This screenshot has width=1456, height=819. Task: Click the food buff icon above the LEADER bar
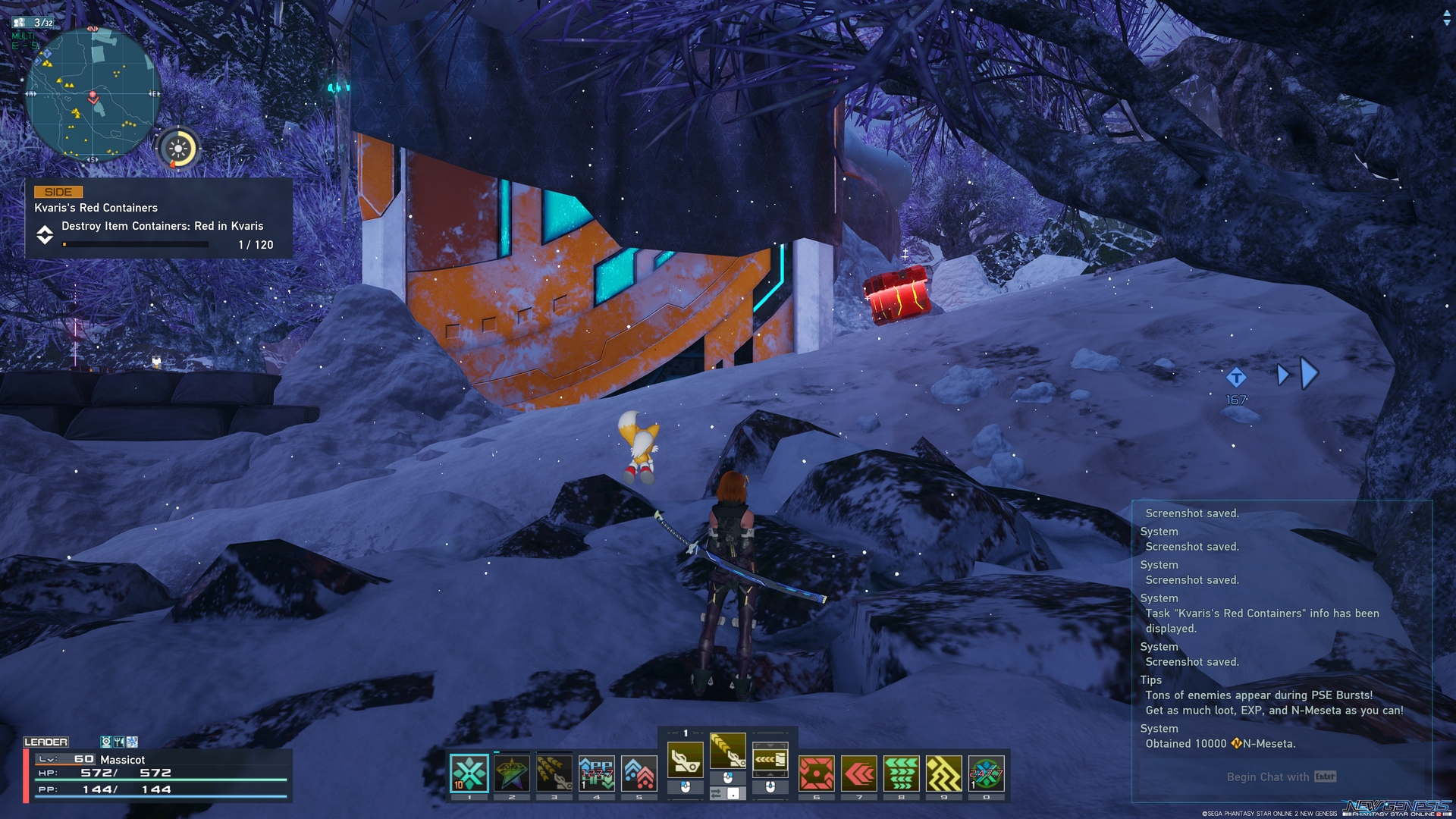tap(119, 742)
